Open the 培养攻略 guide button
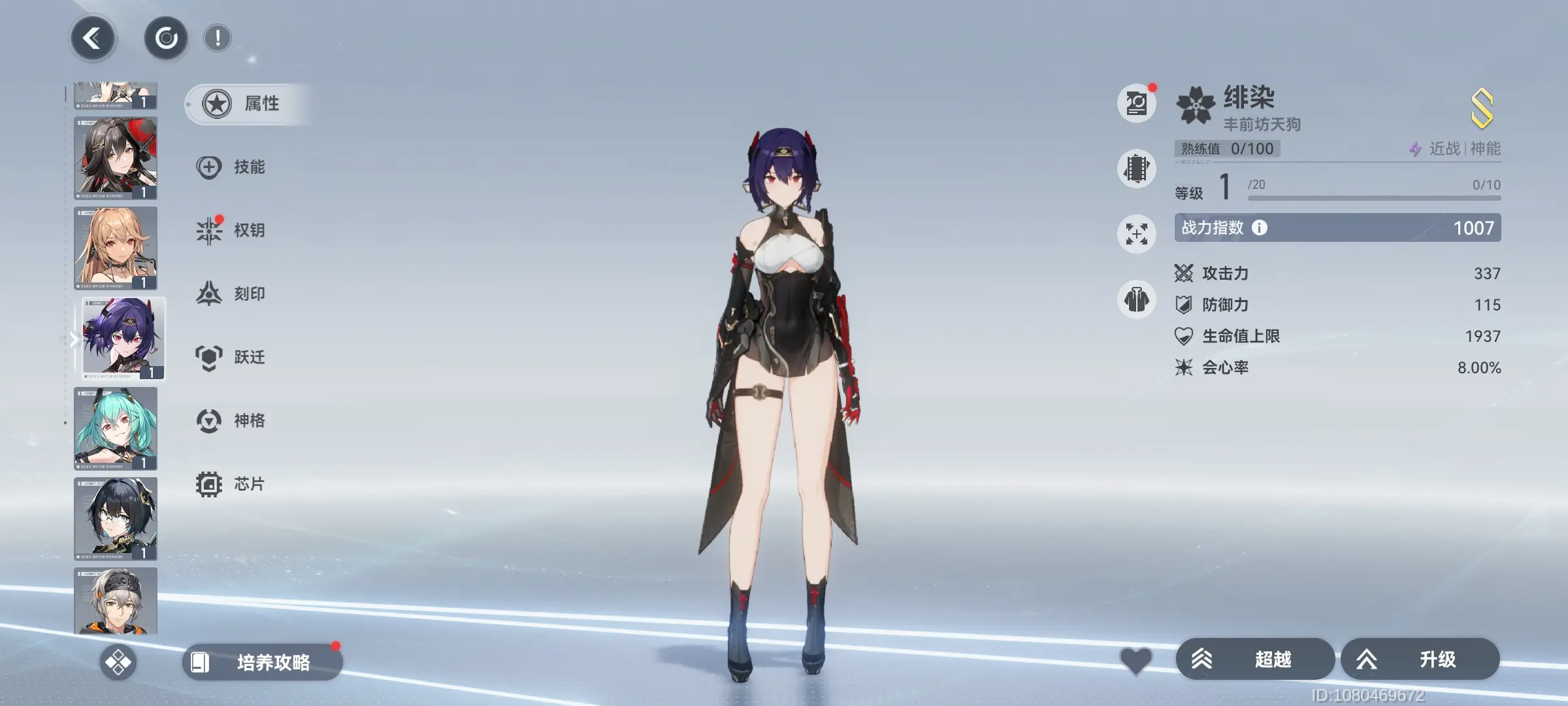 click(263, 662)
